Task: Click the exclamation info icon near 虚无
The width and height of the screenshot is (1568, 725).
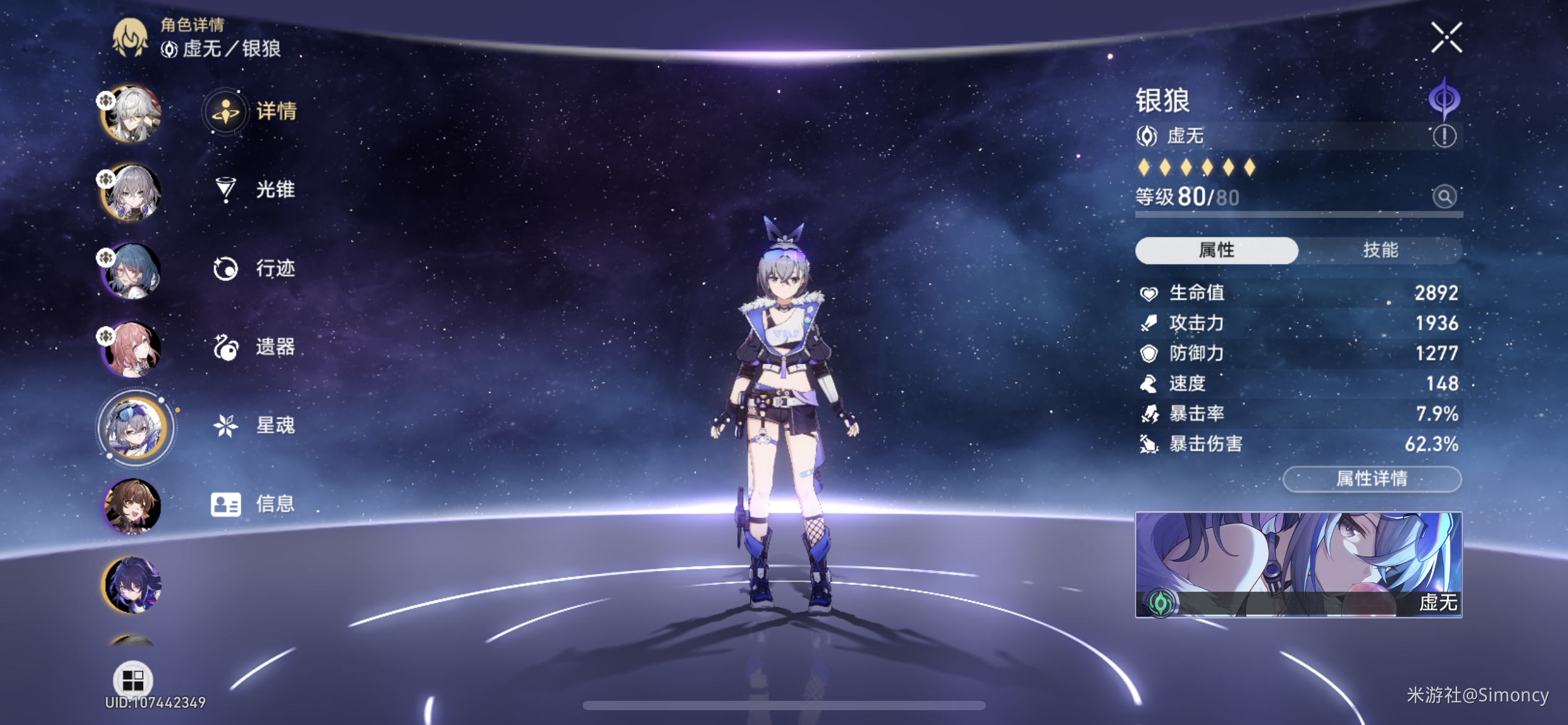Action: [x=1444, y=136]
